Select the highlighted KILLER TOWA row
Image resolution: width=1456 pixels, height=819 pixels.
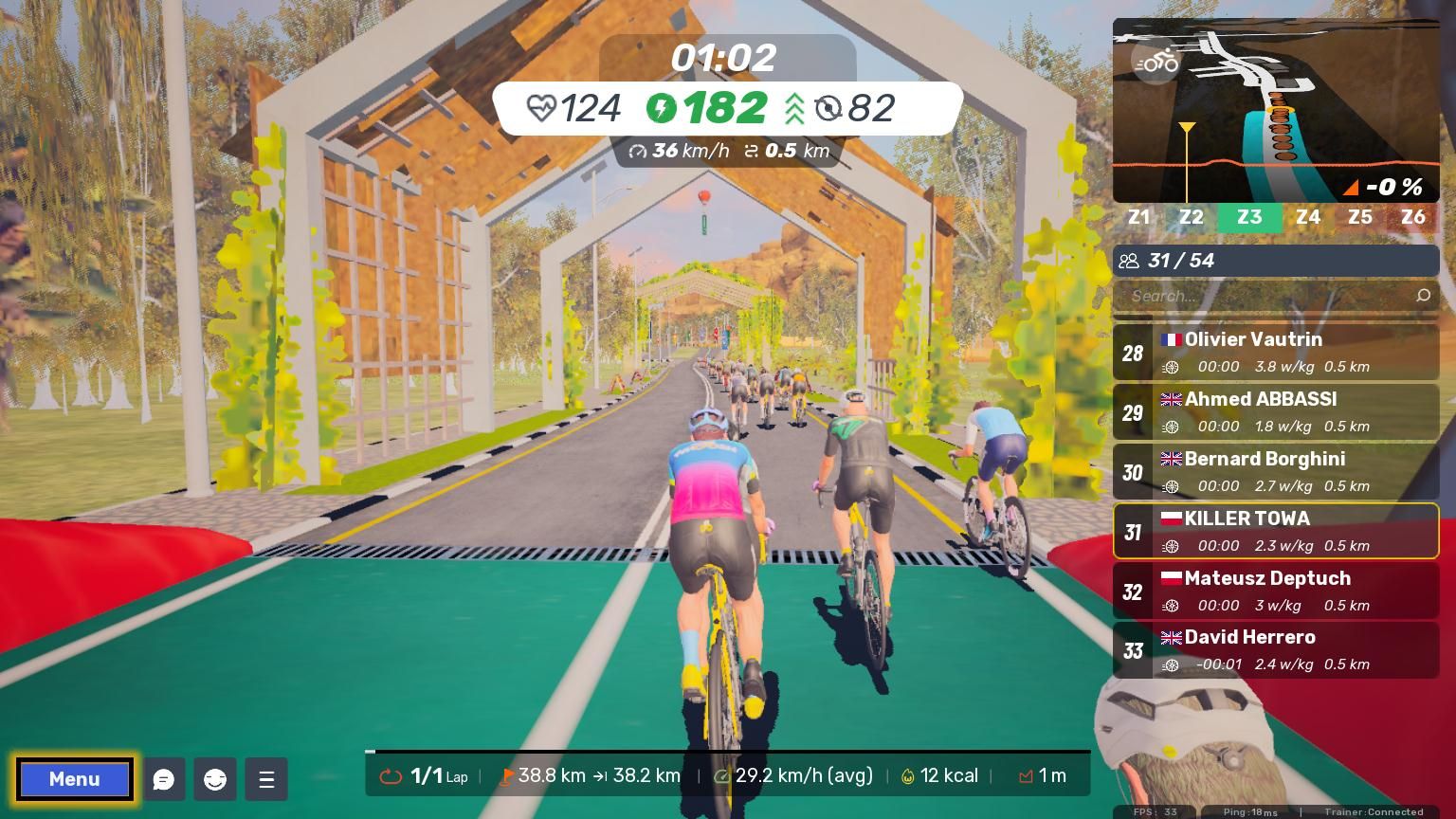click(1276, 531)
